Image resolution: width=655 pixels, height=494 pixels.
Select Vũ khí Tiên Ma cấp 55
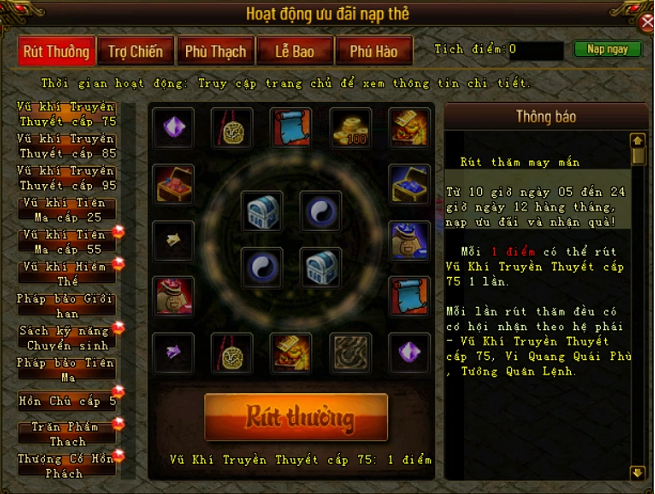[x=66, y=241]
